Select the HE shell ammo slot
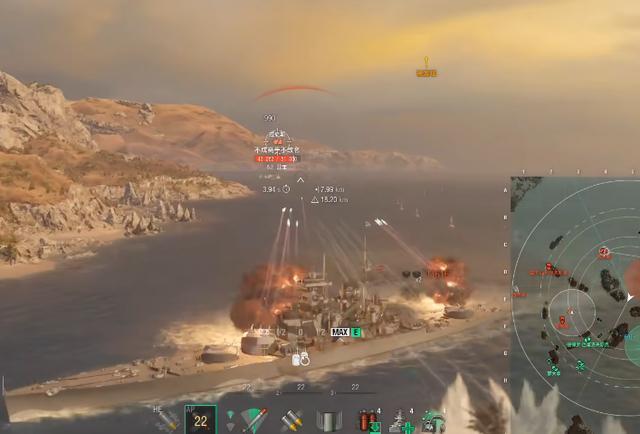Image resolution: width=640 pixels, height=434 pixels. coord(167,420)
